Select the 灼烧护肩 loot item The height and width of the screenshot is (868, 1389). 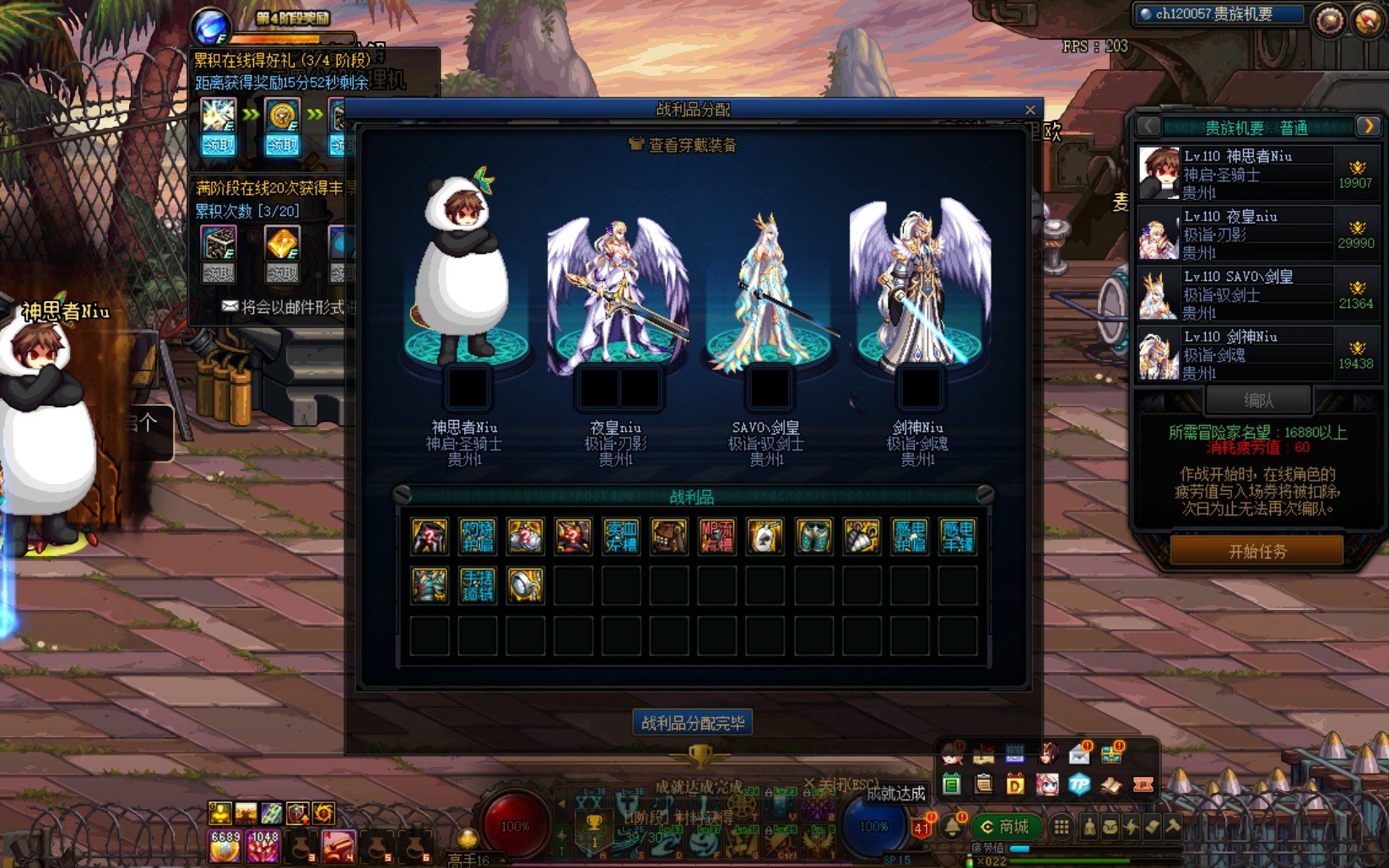point(477,536)
